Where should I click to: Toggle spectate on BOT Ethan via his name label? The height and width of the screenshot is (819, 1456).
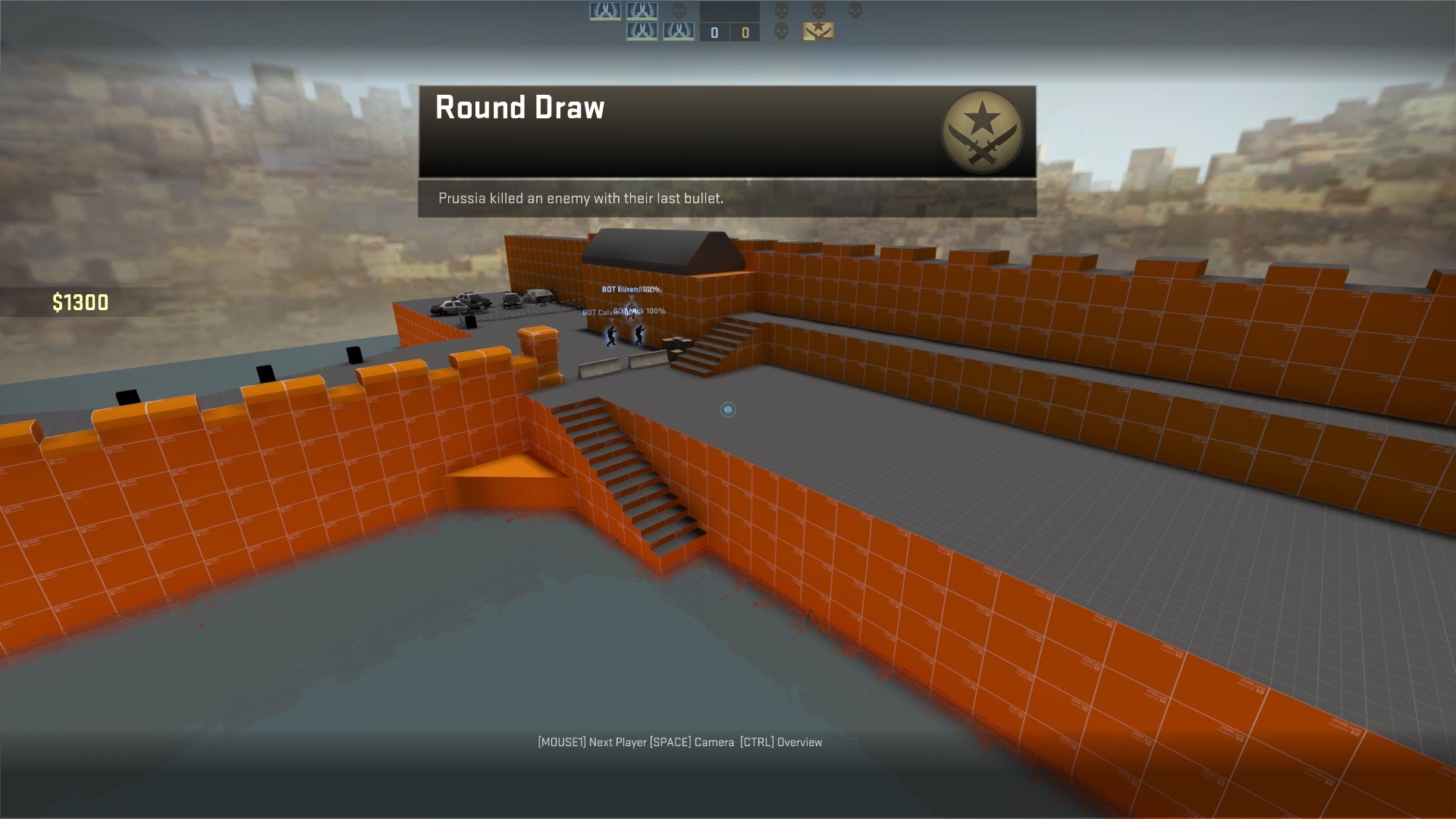pos(630,290)
